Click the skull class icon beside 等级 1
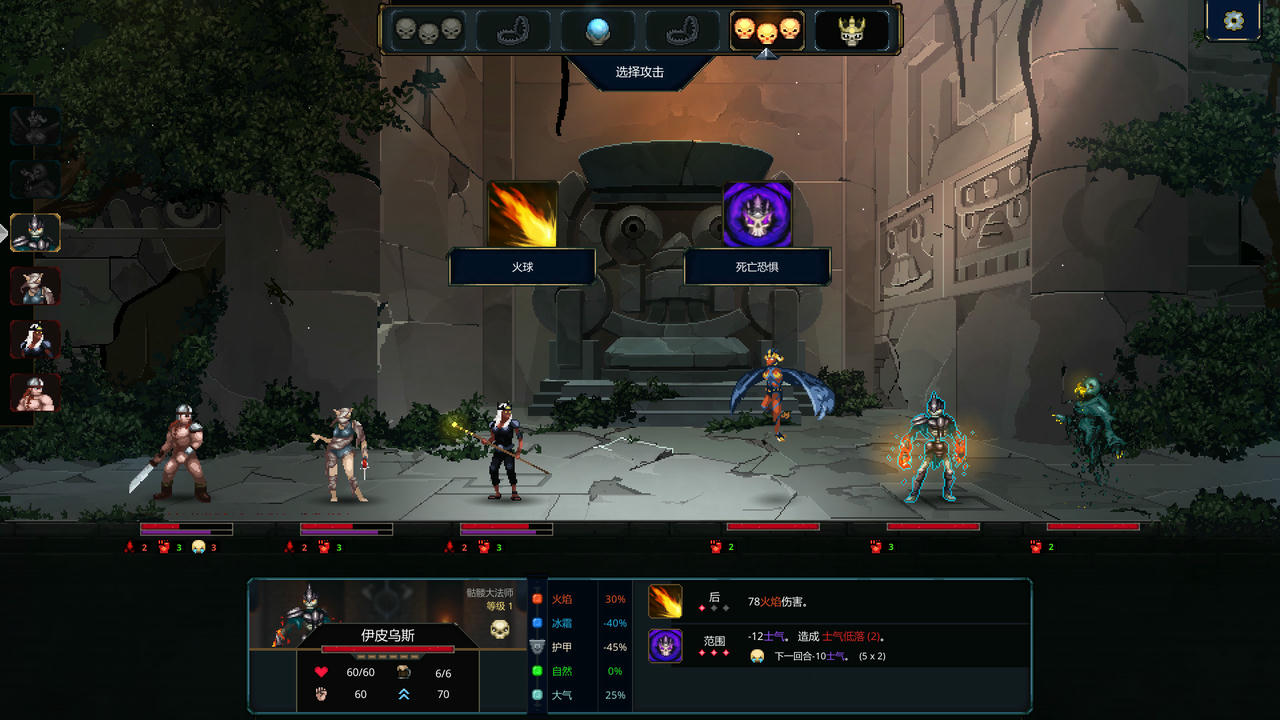The height and width of the screenshot is (720, 1280). tap(500, 629)
